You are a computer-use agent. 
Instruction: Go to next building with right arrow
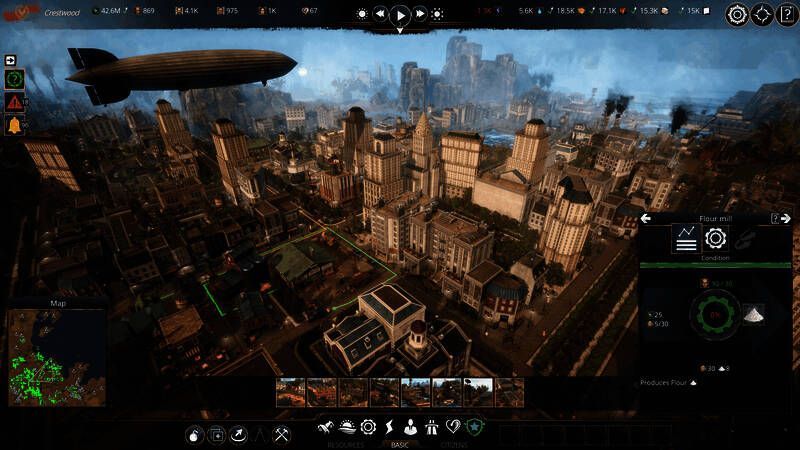[x=788, y=218]
